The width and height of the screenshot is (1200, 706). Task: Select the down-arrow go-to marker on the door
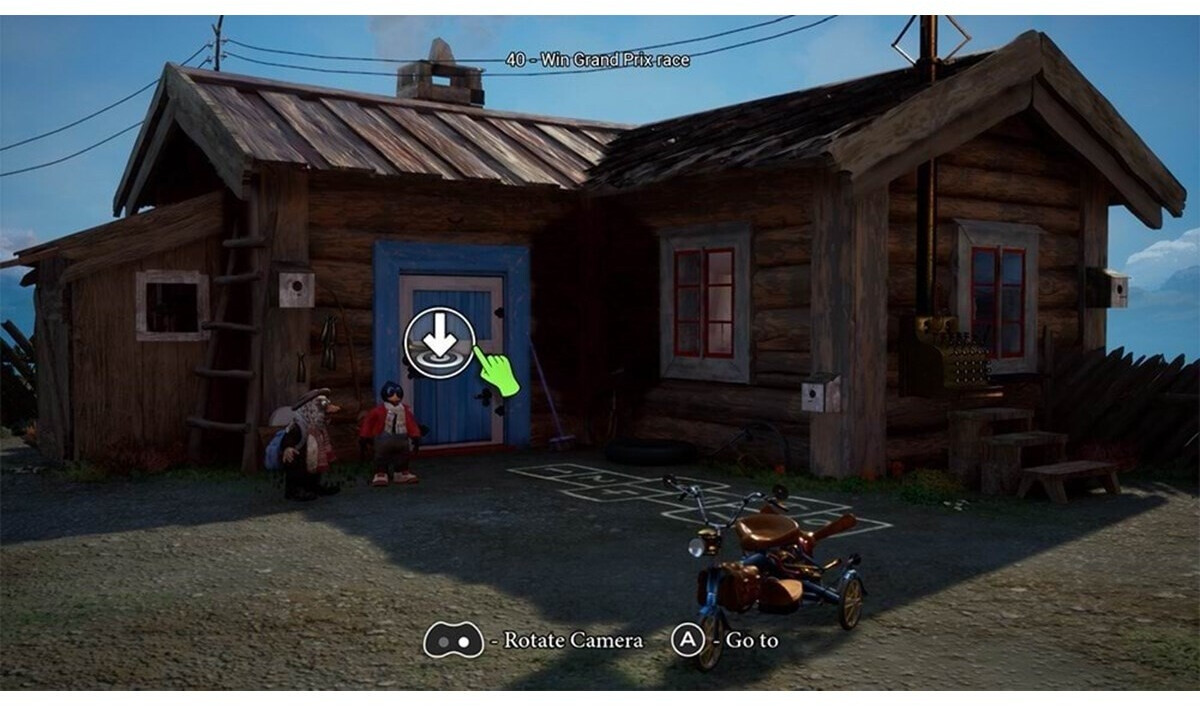(438, 342)
